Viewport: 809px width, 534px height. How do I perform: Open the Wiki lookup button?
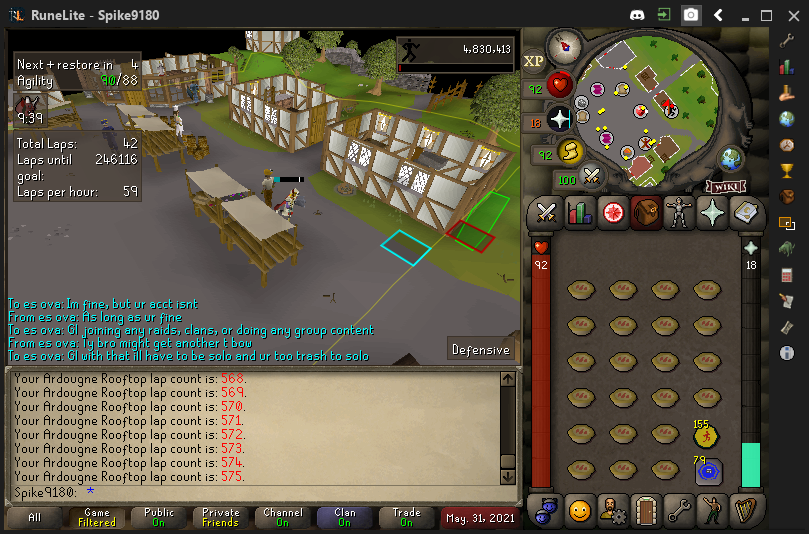(727, 186)
